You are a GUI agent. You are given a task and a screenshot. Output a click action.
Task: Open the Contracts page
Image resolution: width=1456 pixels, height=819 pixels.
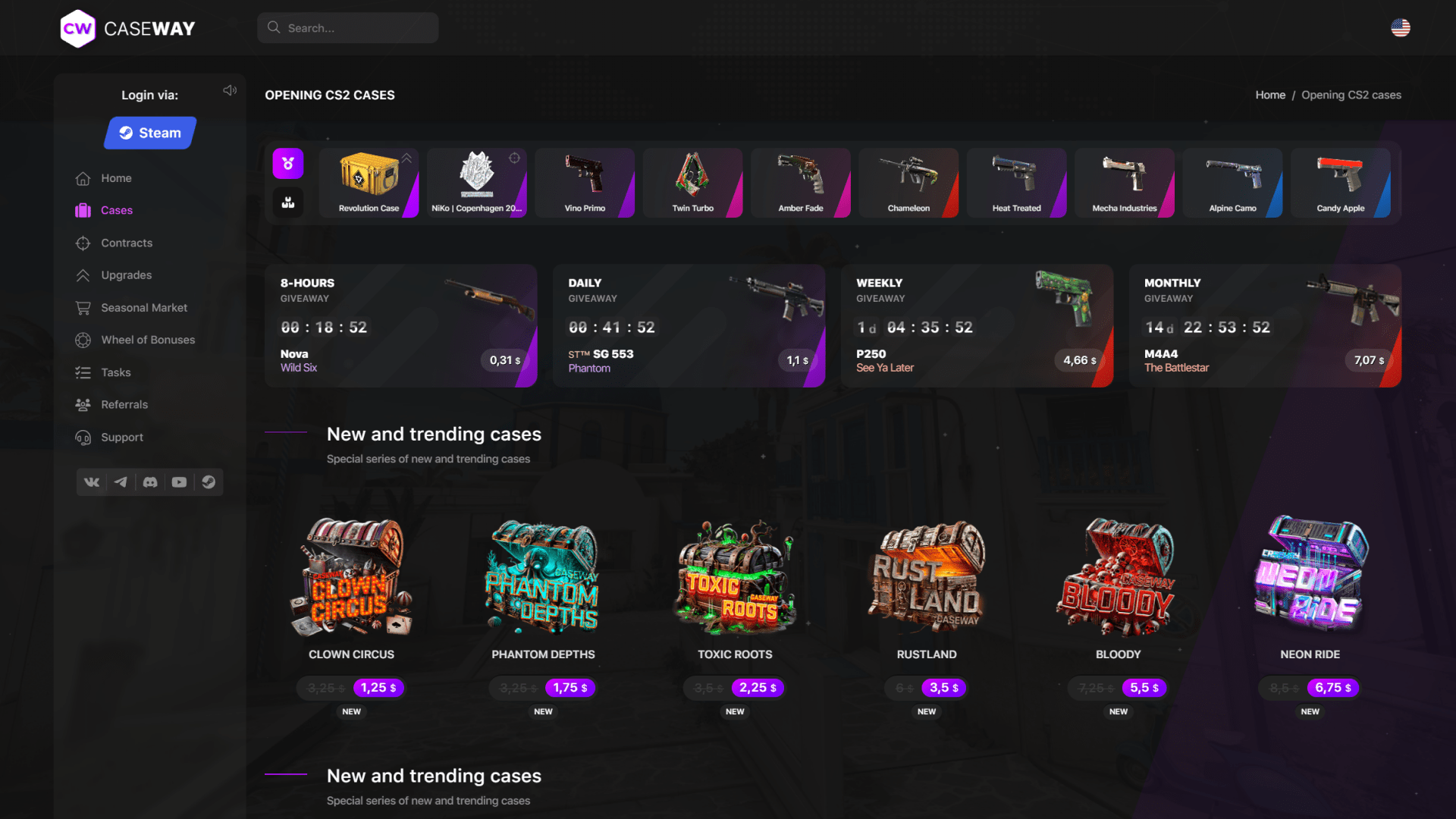(127, 243)
